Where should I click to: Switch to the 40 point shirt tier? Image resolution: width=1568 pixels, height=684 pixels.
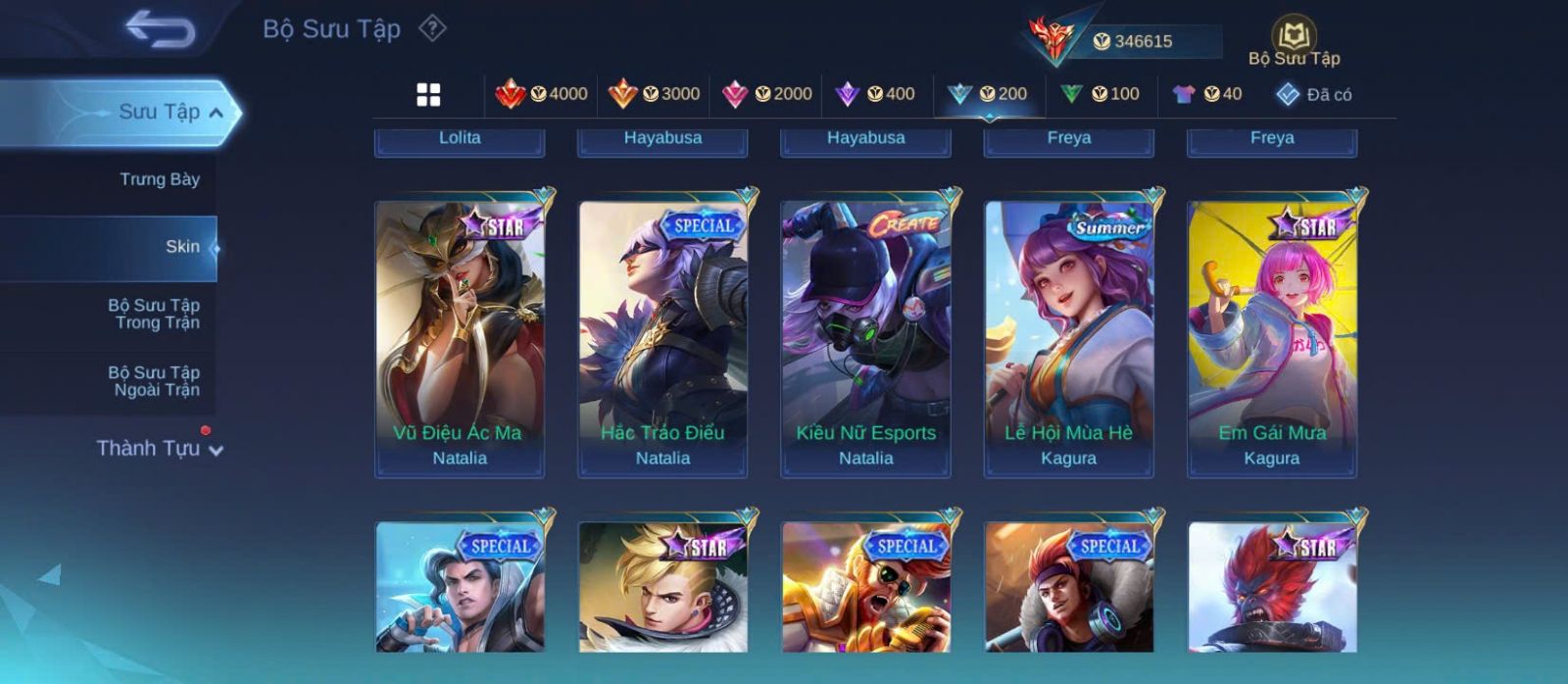point(1207,94)
